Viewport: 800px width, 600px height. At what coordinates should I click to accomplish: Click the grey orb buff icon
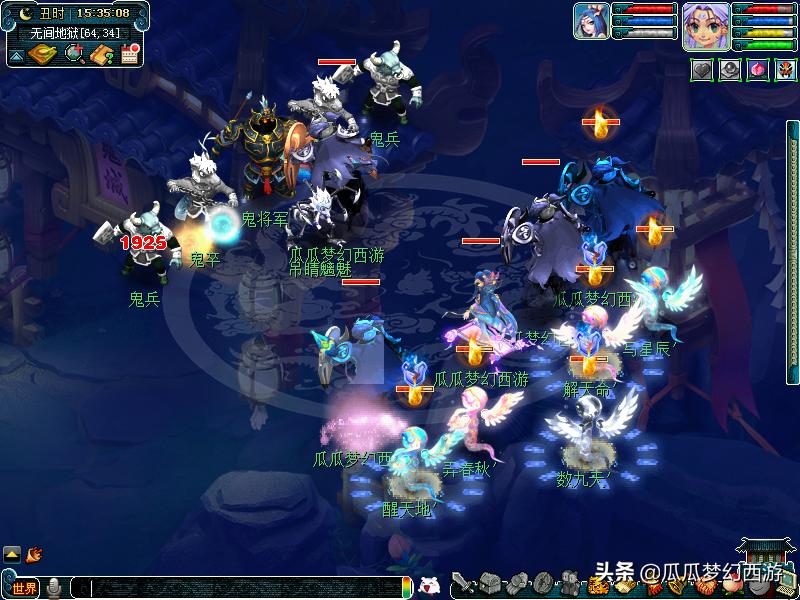[x=730, y=70]
